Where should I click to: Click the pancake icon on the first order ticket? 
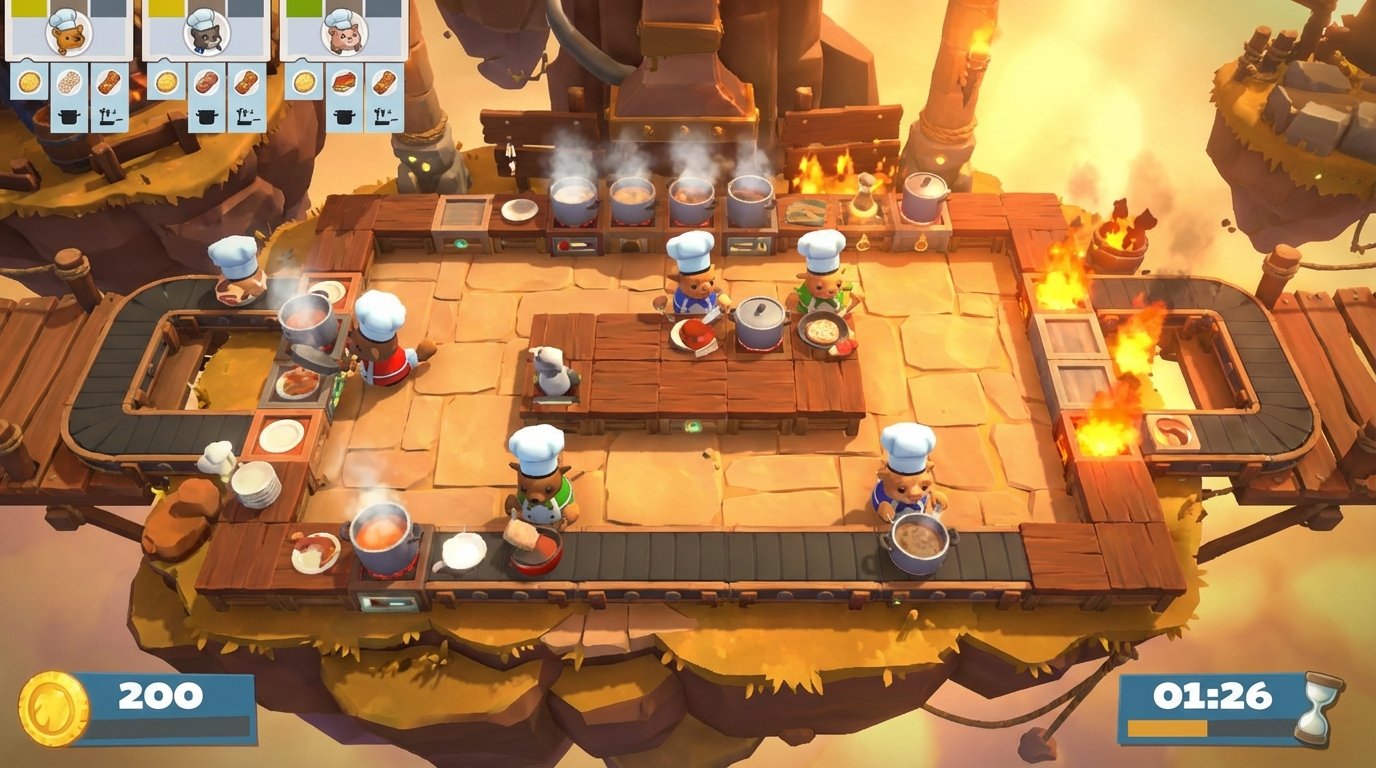(x=27, y=81)
